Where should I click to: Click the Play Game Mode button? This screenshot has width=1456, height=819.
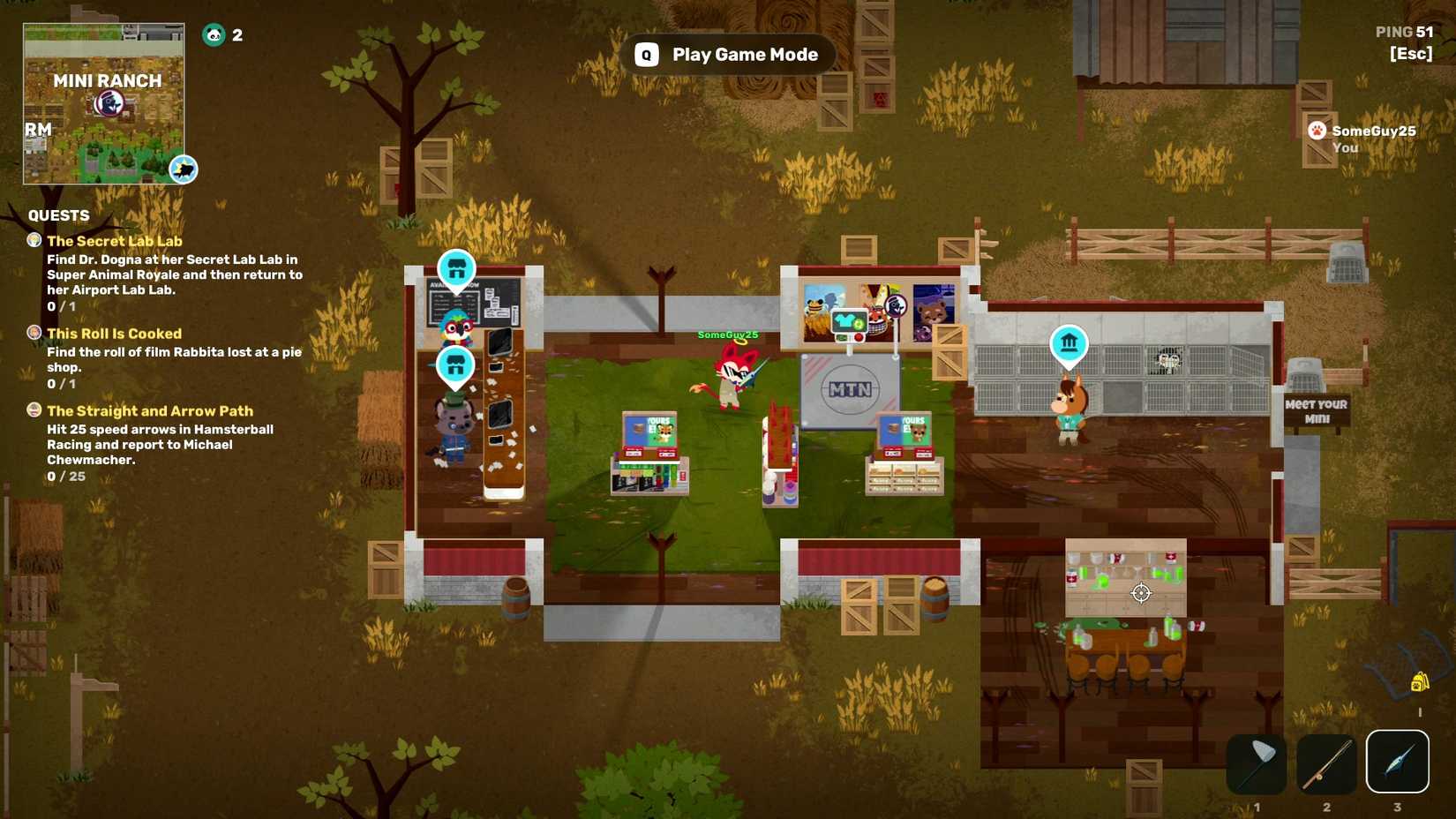point(728,55)
